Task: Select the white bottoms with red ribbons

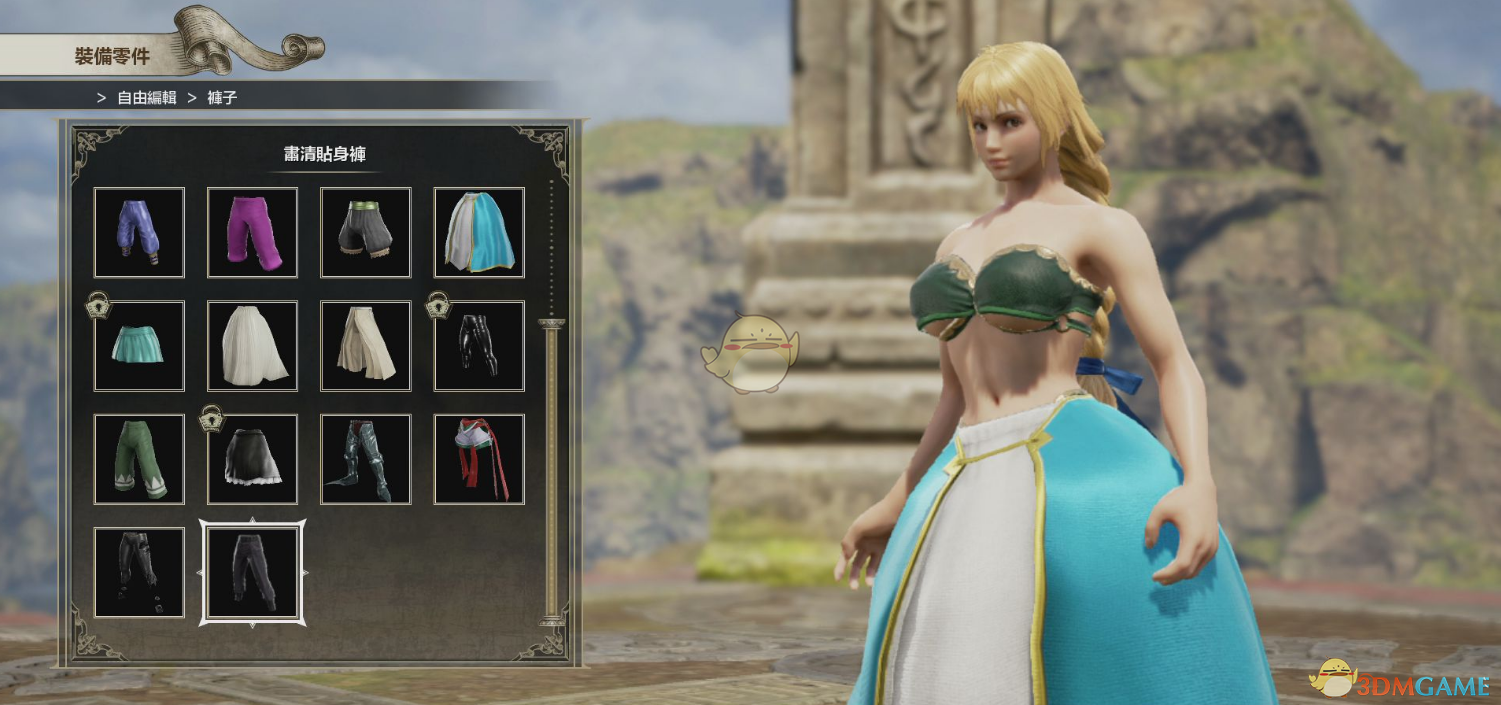Action: pos(479,458)
